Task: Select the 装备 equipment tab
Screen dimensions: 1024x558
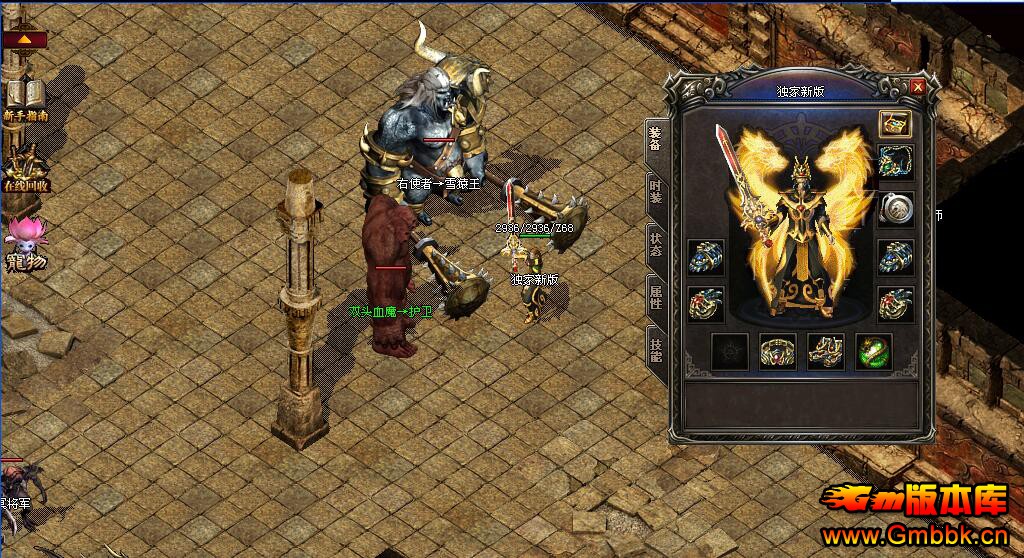Action: tap(656, 139)
